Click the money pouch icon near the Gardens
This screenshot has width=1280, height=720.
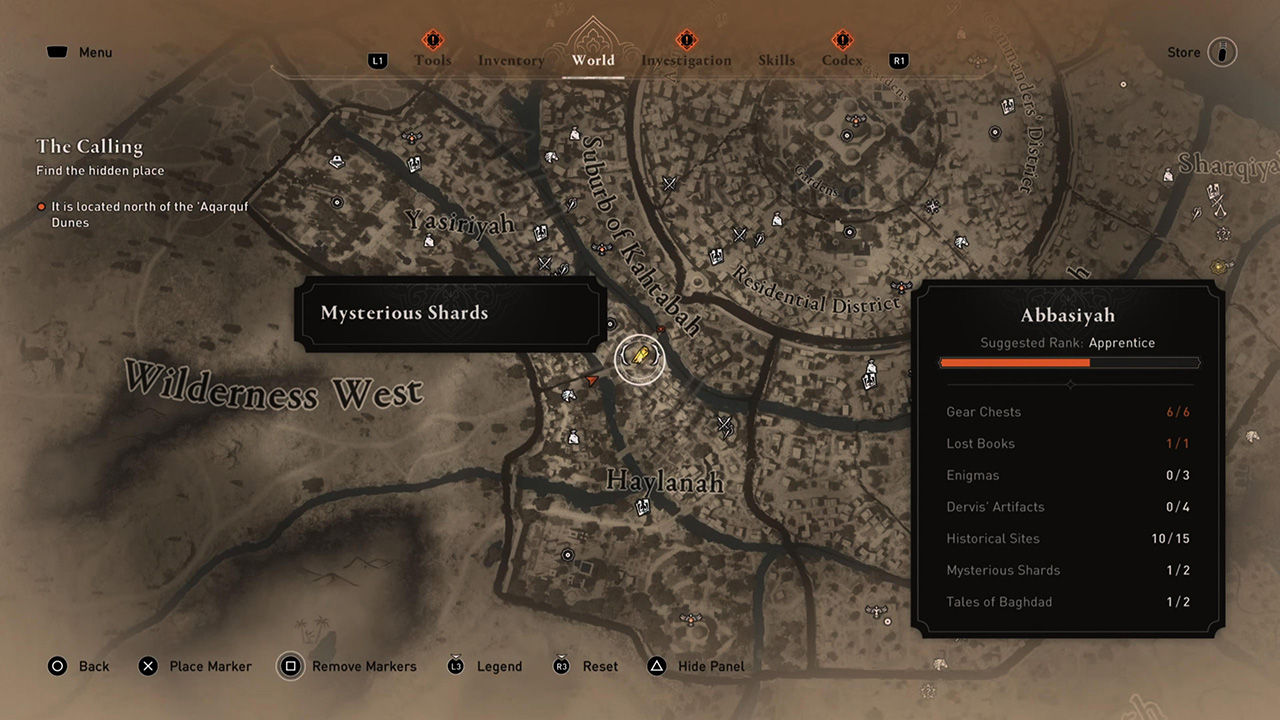[777, 219]
